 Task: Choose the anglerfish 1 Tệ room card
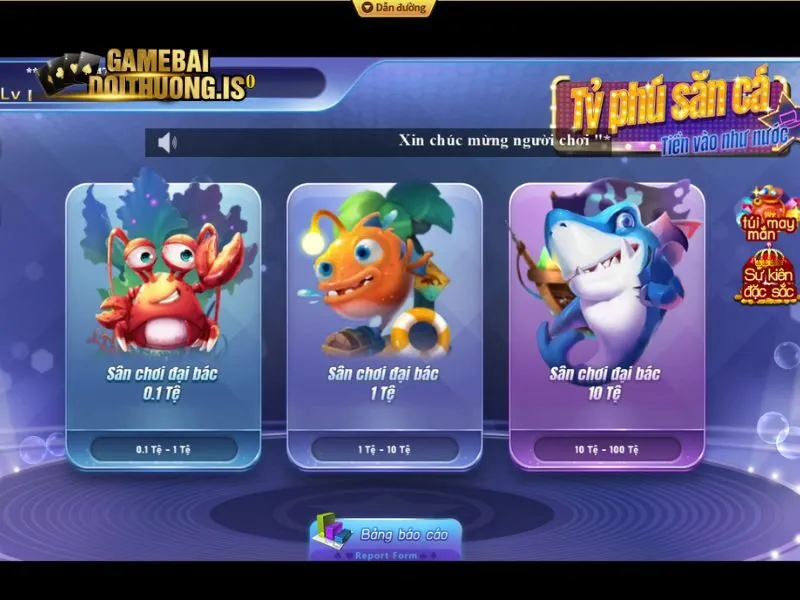tap(384, 325)
